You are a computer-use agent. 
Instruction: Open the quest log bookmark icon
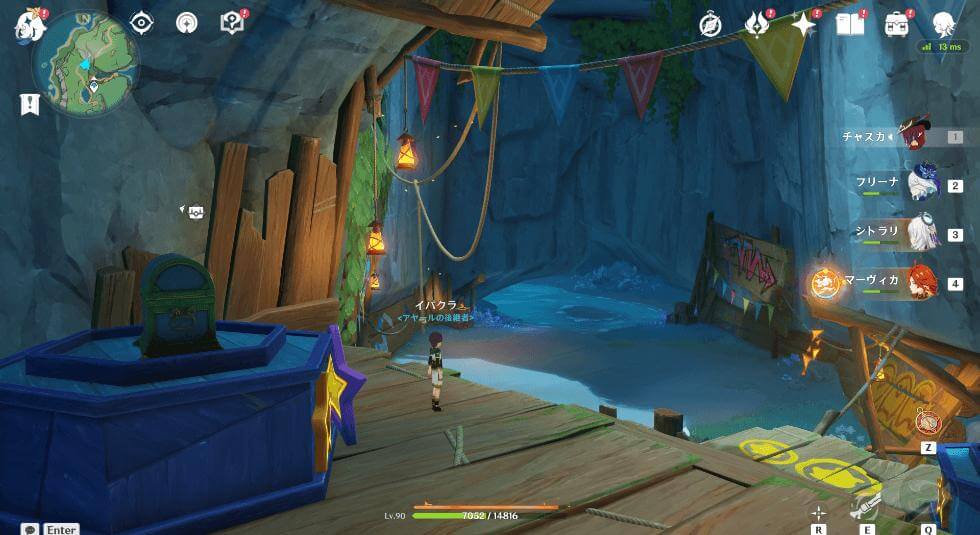point(29,104)
